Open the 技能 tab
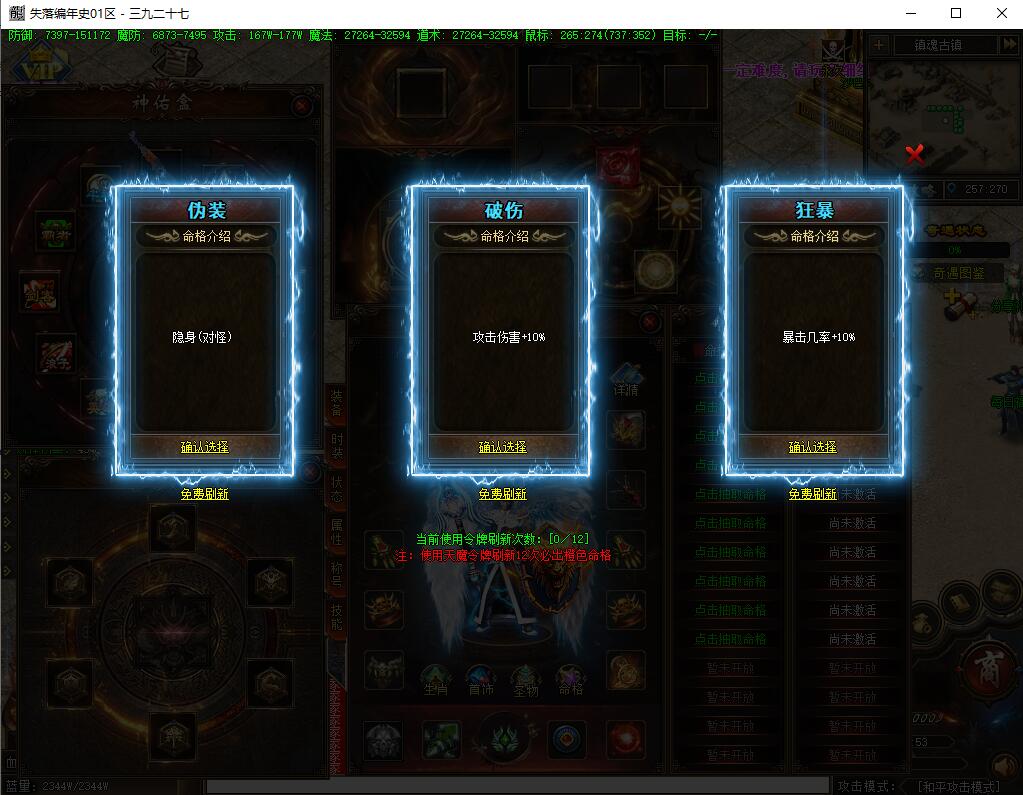 pos(337,616)
